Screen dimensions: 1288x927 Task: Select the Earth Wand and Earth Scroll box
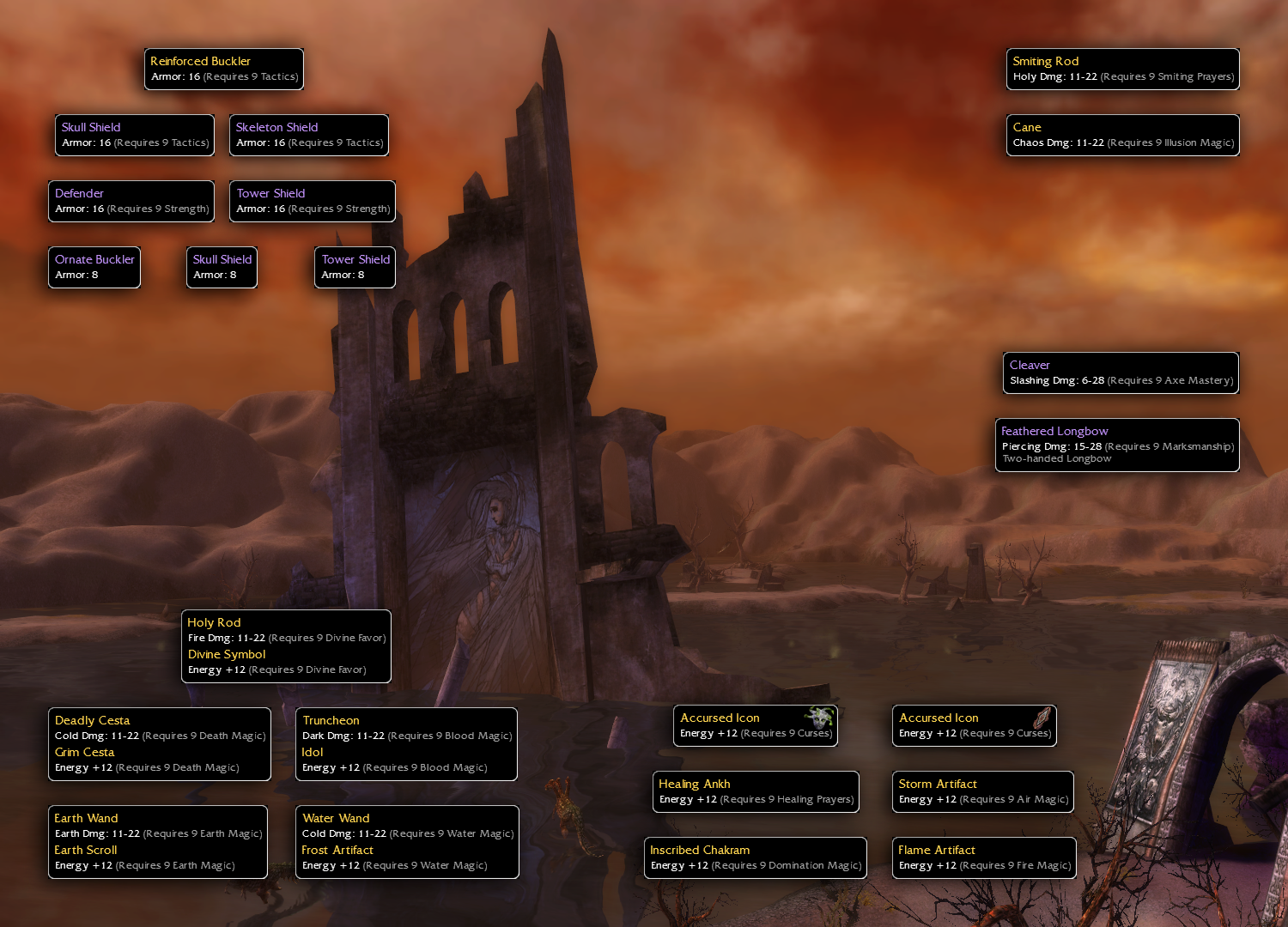point(158,841)
